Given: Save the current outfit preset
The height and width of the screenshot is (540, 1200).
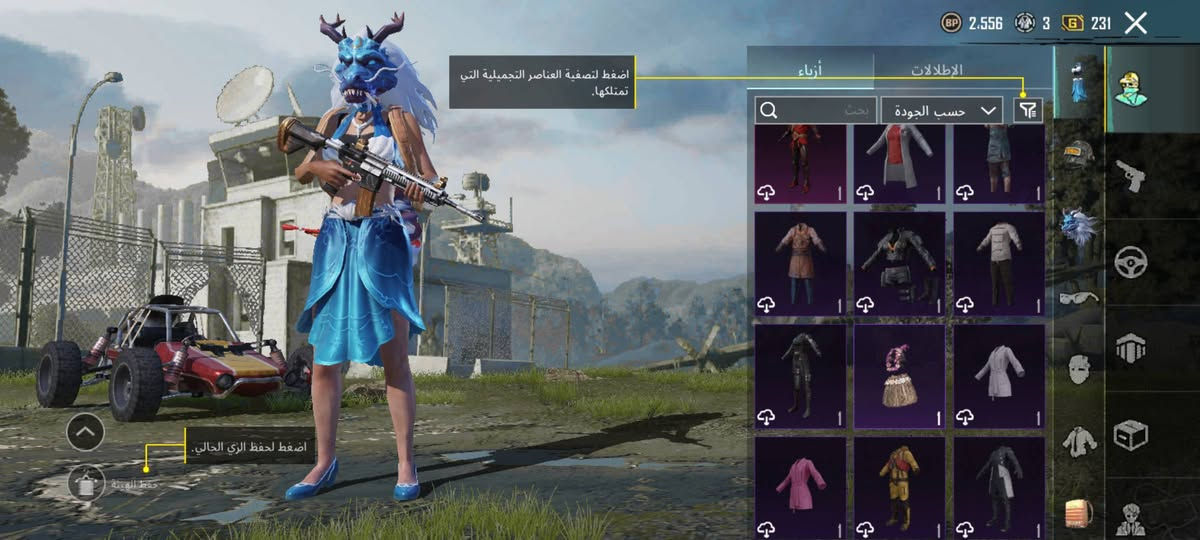Looking at the screenshot, I should (87, 483).
